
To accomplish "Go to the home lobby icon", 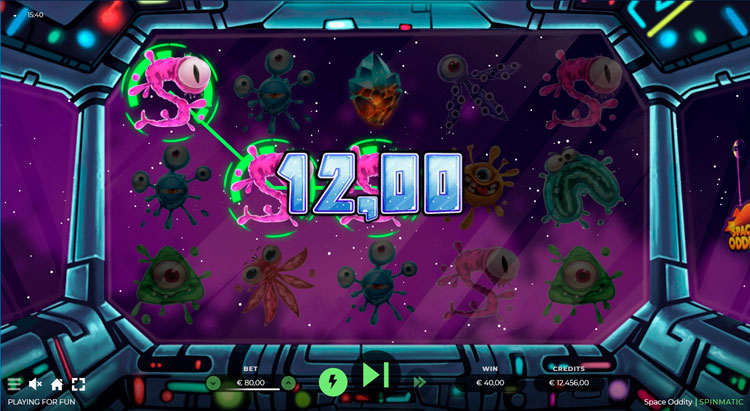I will [x=57, y=384].
